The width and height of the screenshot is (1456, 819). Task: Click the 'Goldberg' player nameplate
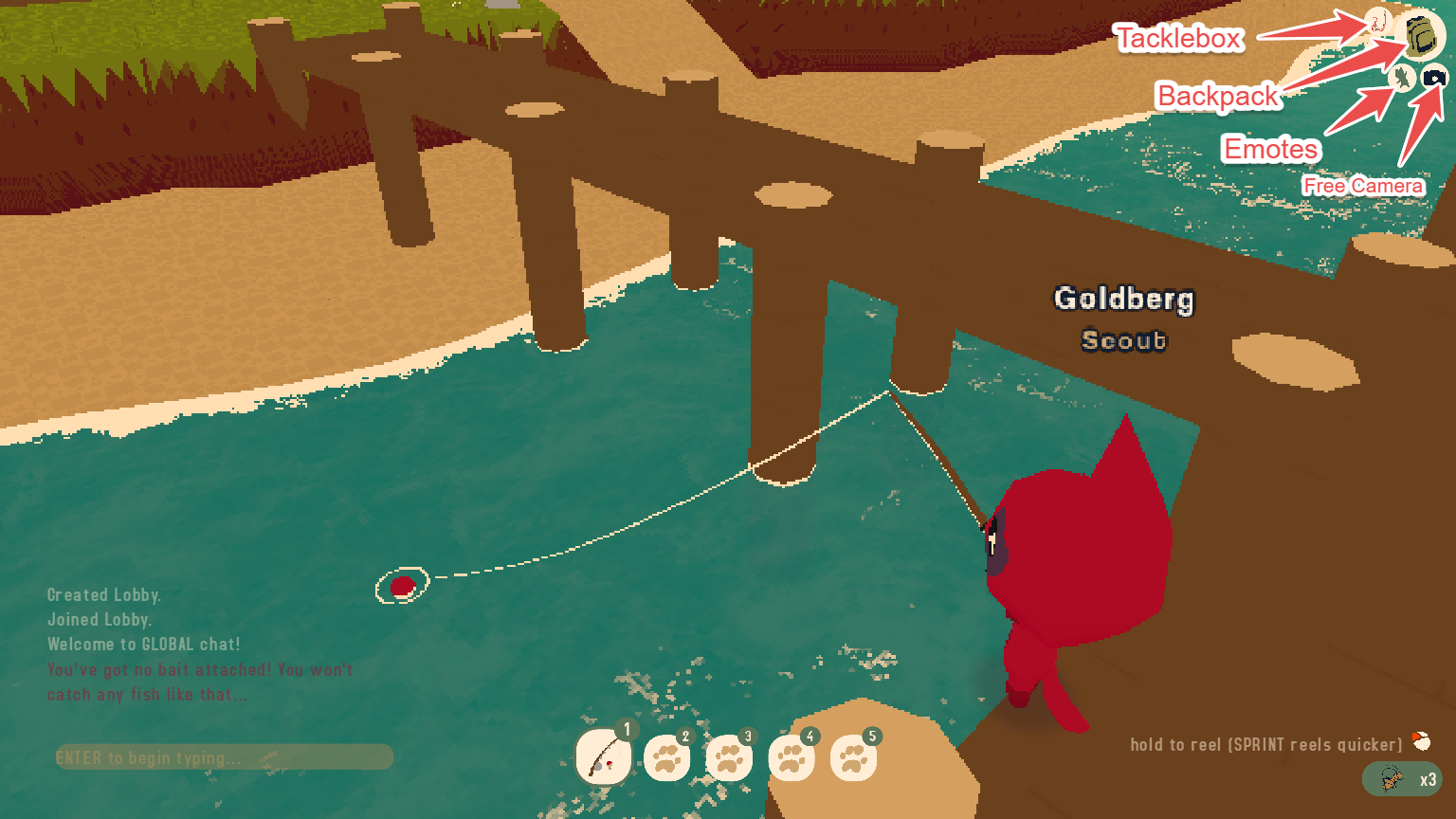click(1124, 300)
